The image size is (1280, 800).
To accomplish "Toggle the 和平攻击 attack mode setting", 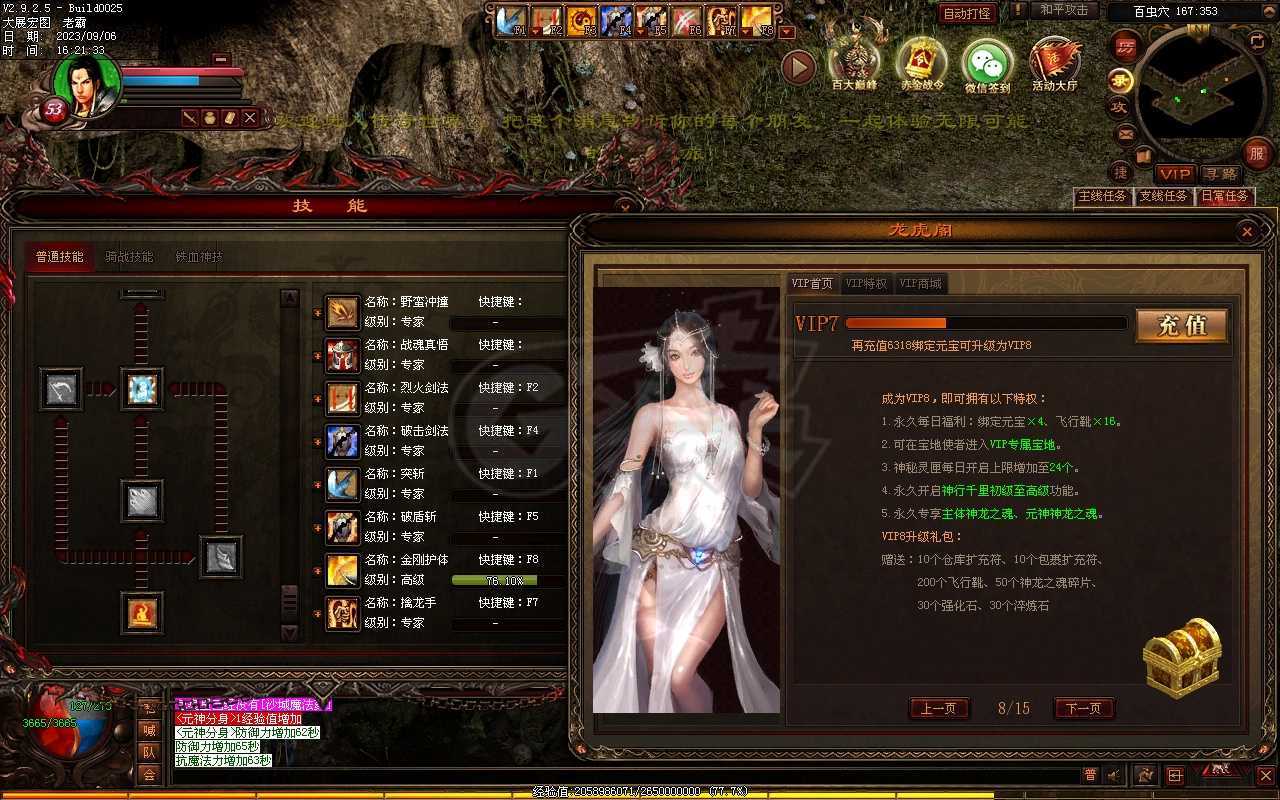I will [1064, 11].
